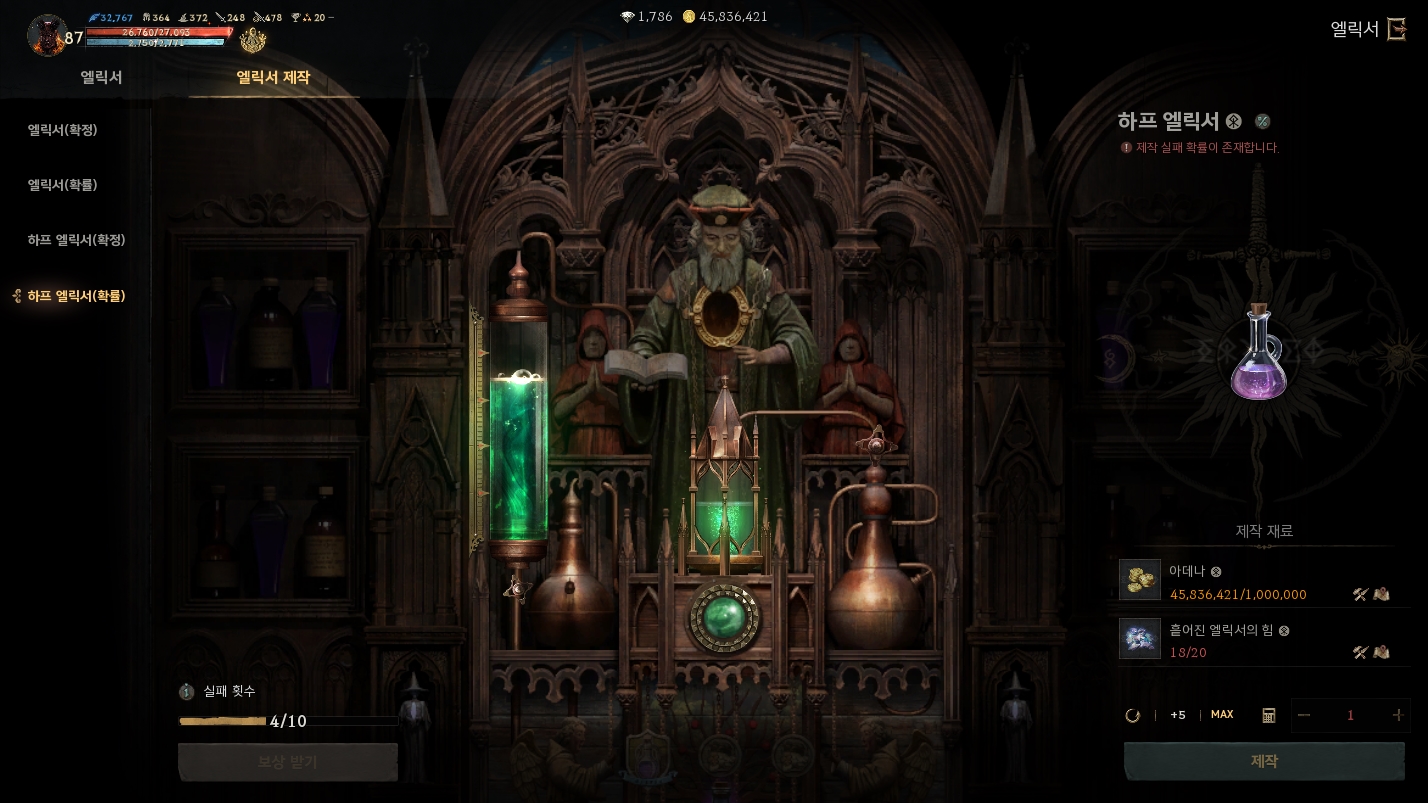Click the 제작 craft button
Viewport: 1428px width, 803px height.
[1264, 762]
